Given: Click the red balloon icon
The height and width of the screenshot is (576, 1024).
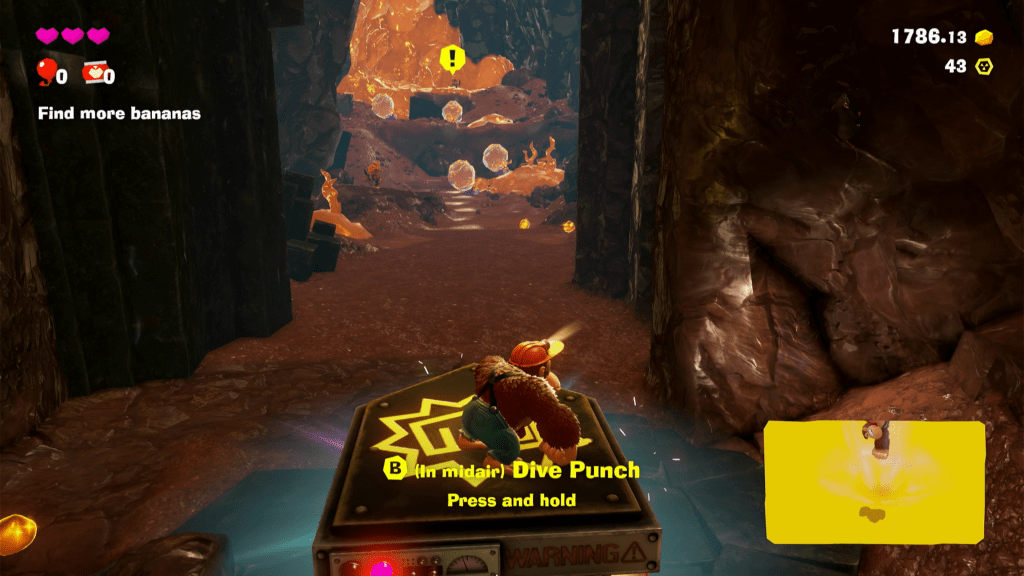Looking at the screenshot, I should pyautogui.click(x=46, y=72).
